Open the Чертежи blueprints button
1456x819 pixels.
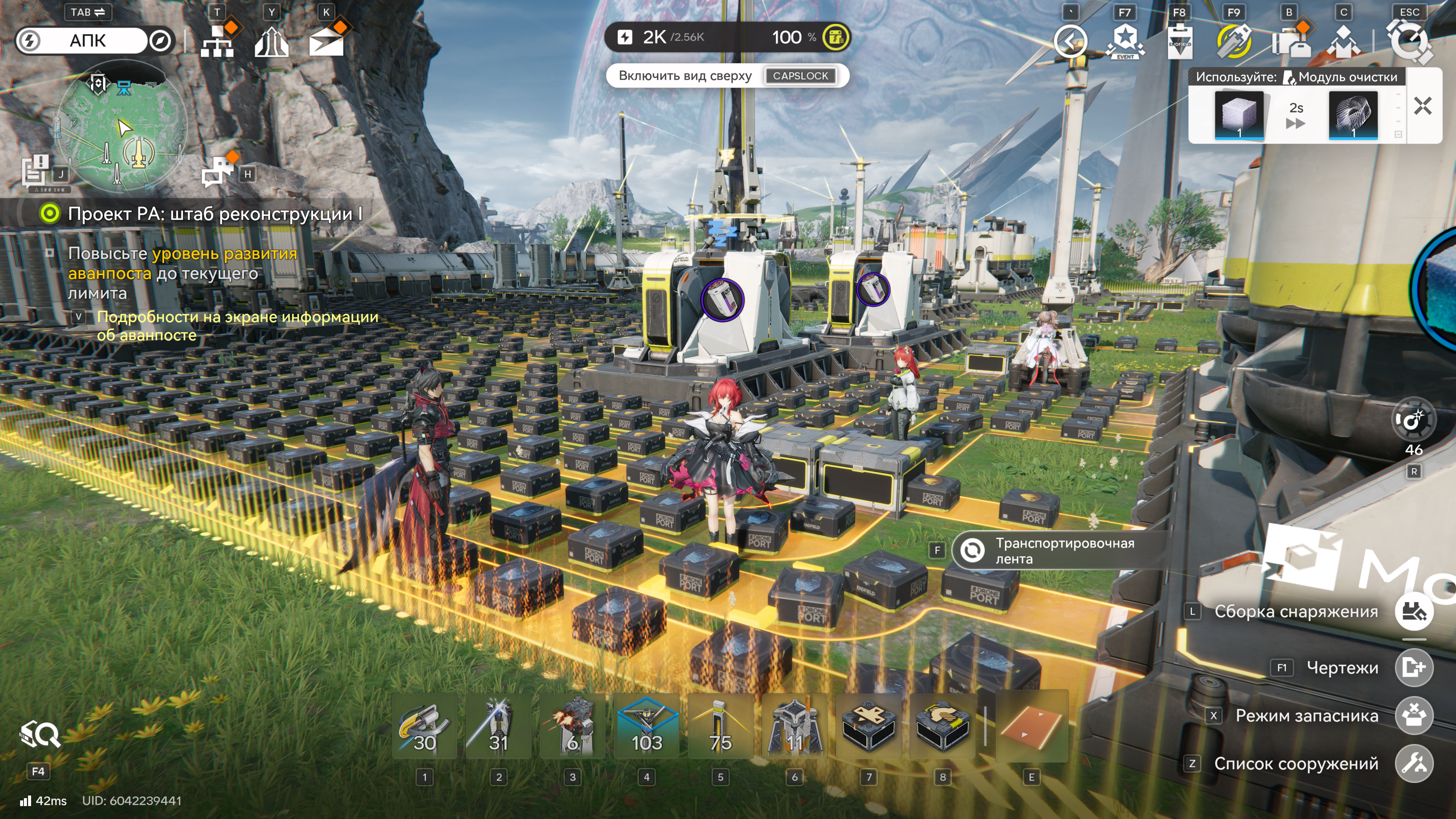coord(1414,667)
